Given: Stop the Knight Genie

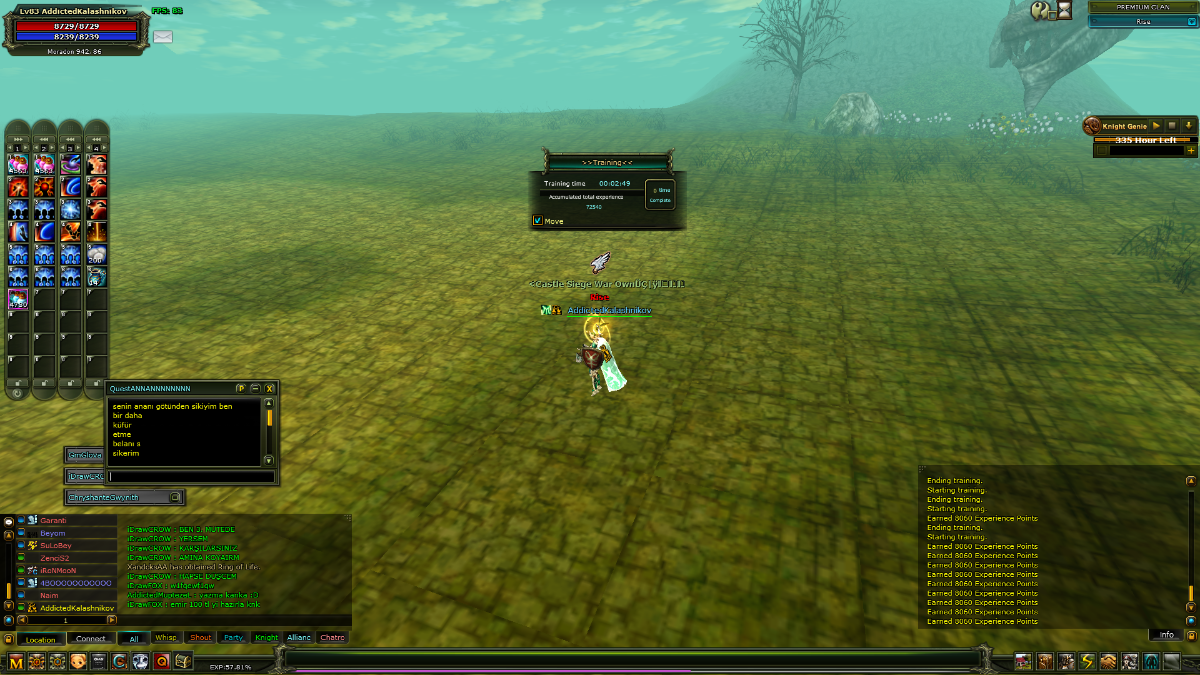Looking at the screenshot, I should click(1172, 126).
